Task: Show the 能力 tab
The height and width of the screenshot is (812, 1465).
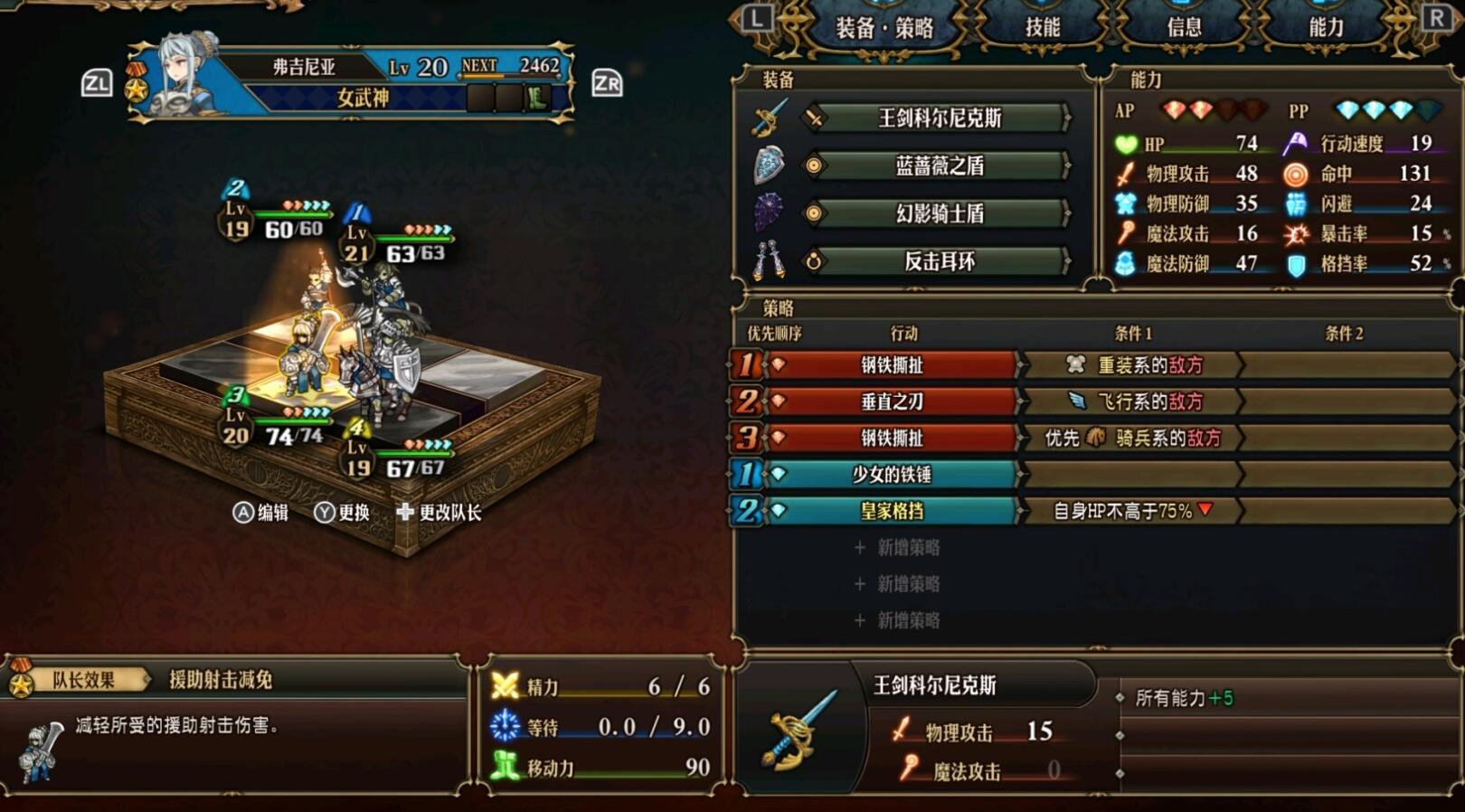Action: coord(1326,27)
